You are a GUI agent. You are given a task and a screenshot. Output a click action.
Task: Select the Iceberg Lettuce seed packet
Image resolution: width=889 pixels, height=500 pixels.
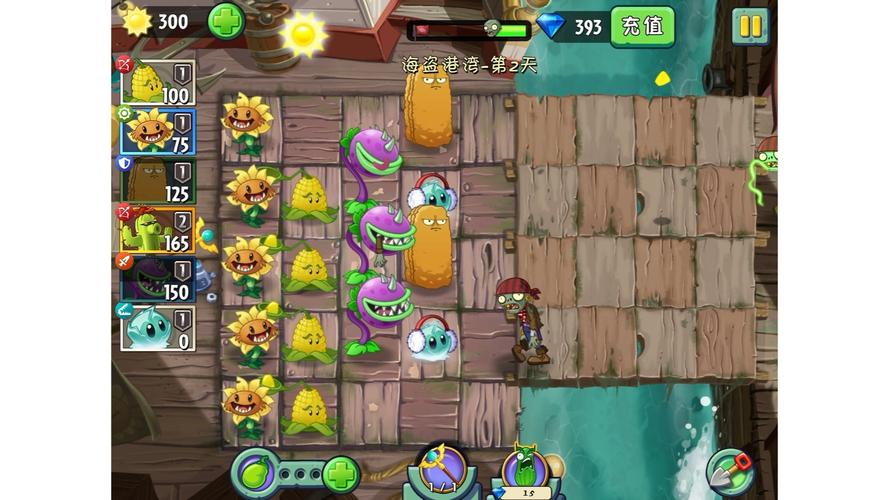157,327
